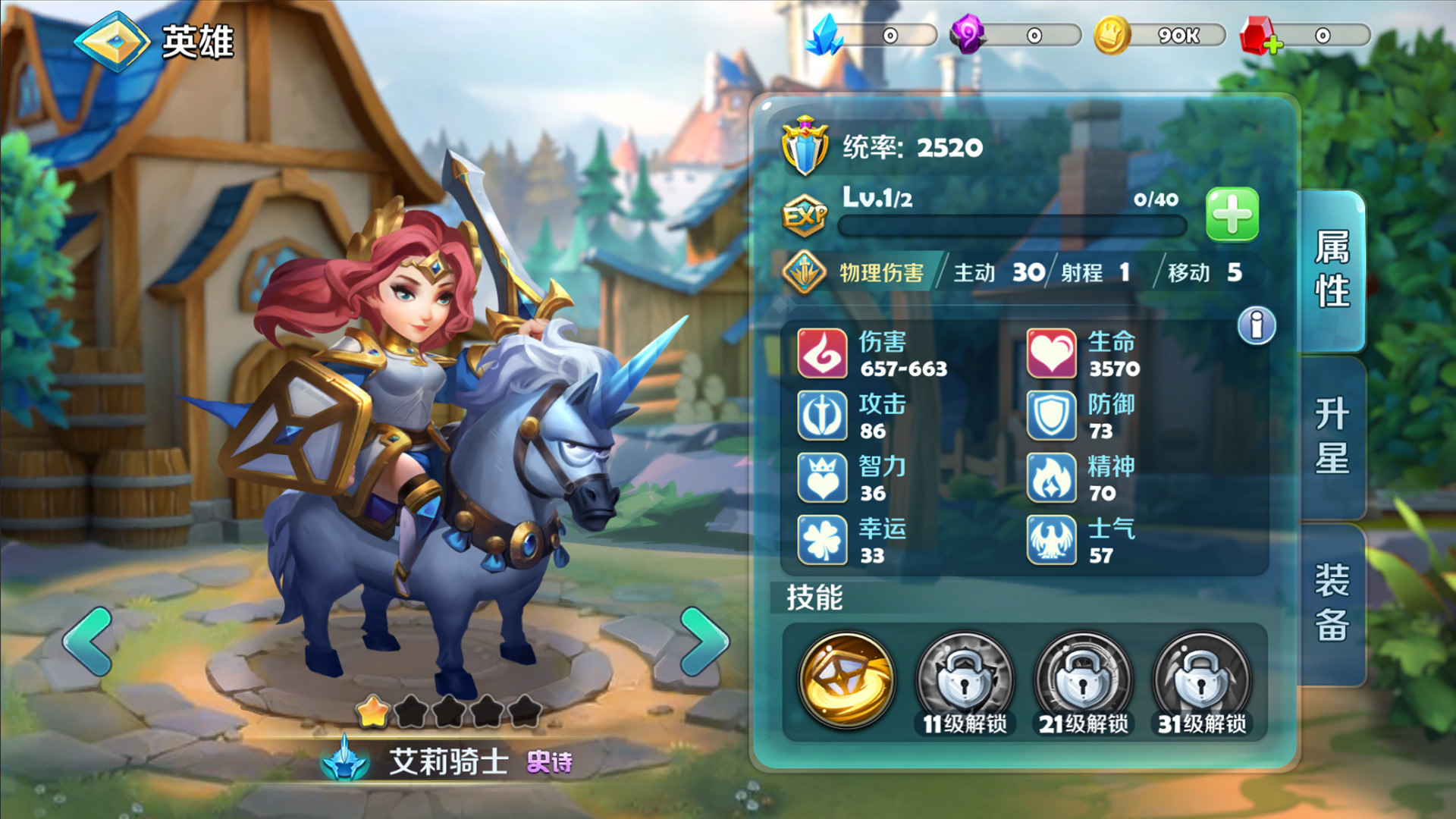Click the EXP progress bar
This screenshot has height=819, width=1456.
coord(1011,225)
